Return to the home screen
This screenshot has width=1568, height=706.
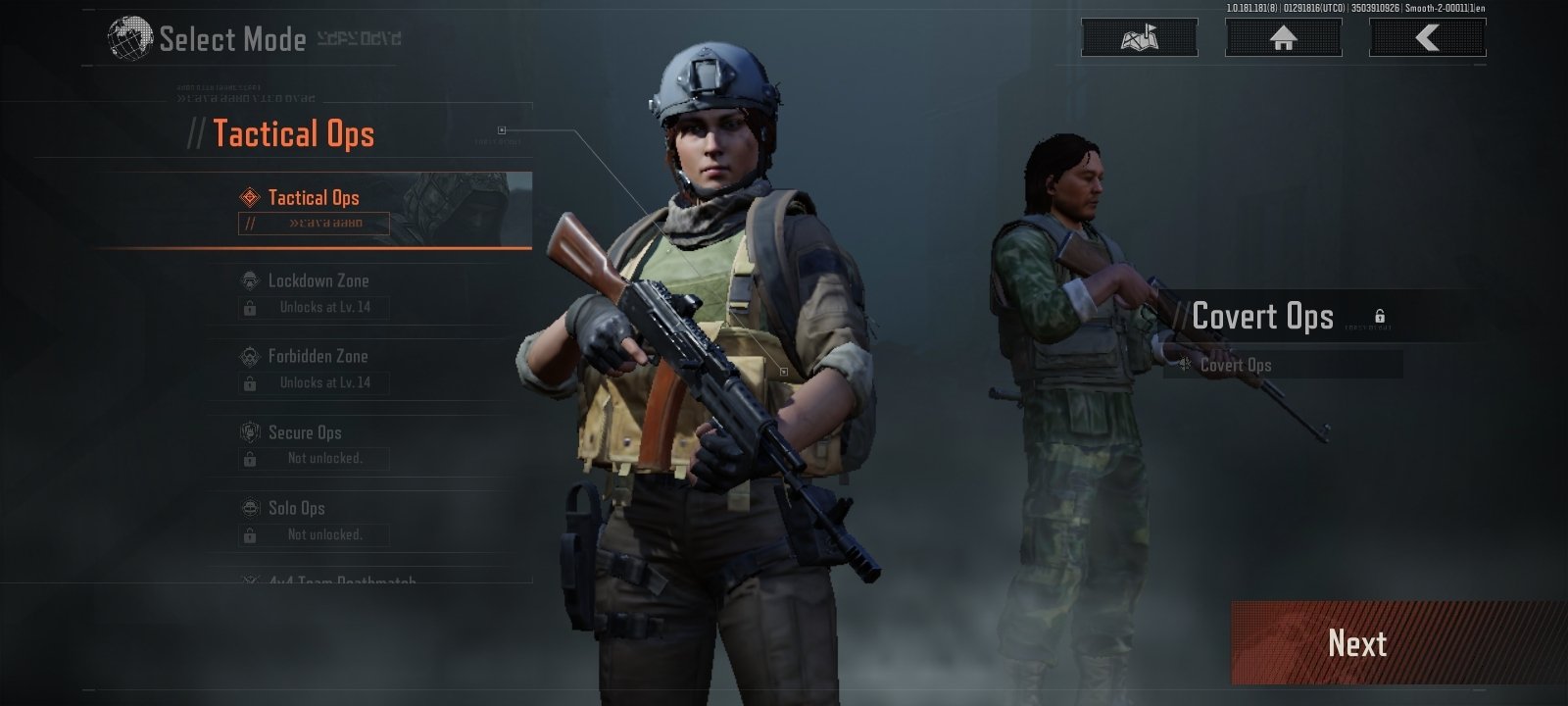(1283, 38)
